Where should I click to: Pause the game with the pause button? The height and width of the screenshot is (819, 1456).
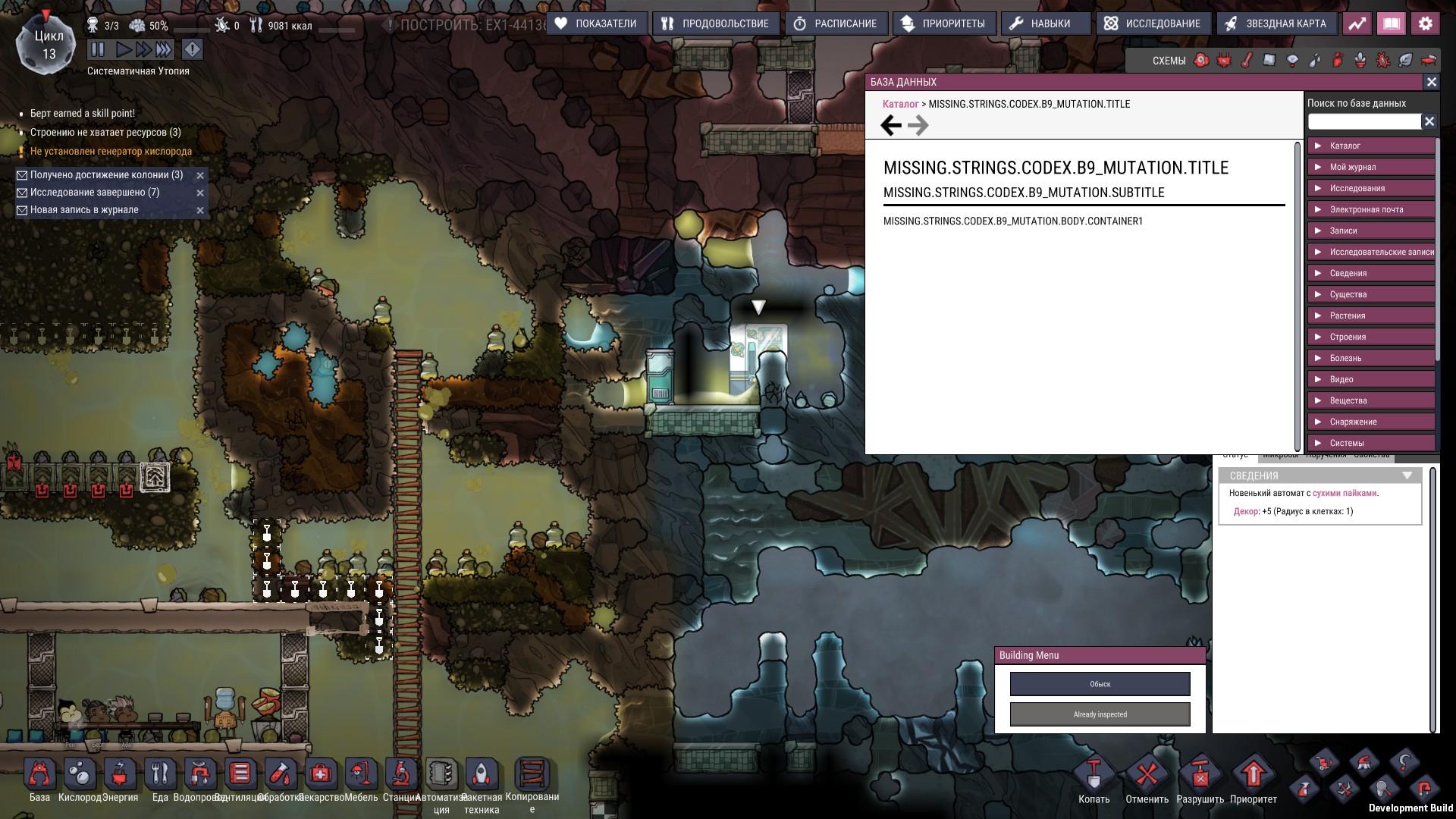tap(98, 50)
